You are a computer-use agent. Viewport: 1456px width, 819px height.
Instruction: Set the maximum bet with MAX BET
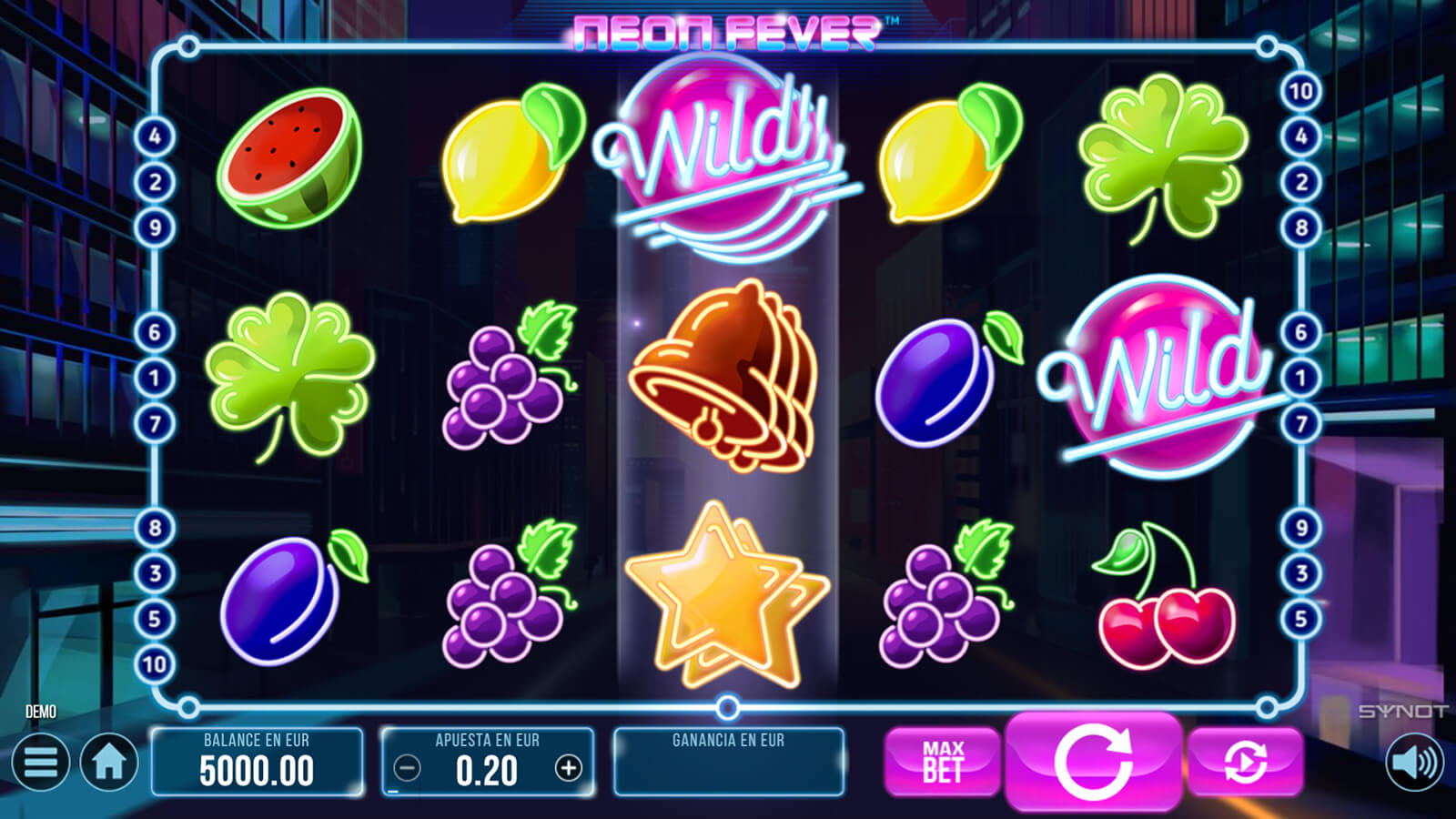coord(942,762)
